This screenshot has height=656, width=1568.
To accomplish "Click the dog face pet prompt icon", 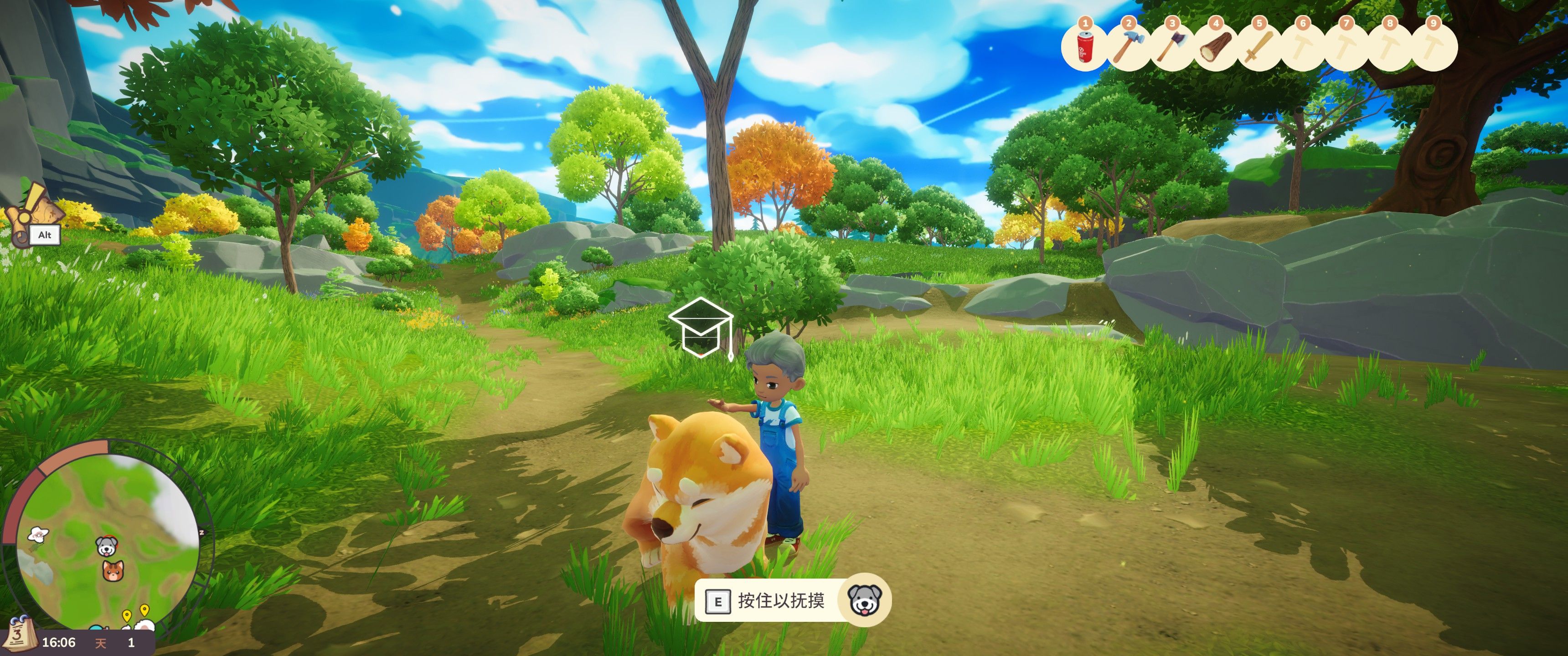I will (864, 600).
